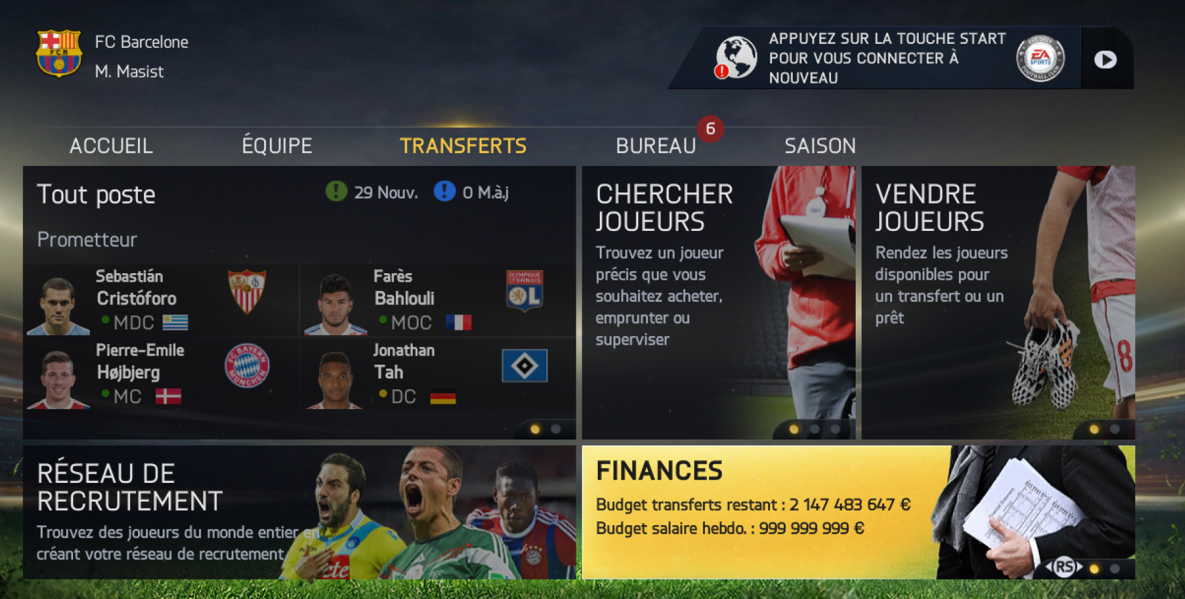Screen dimensions: 1185x599
Task: Open the Chercher Joueurs panel
Action: pos(719,300)
